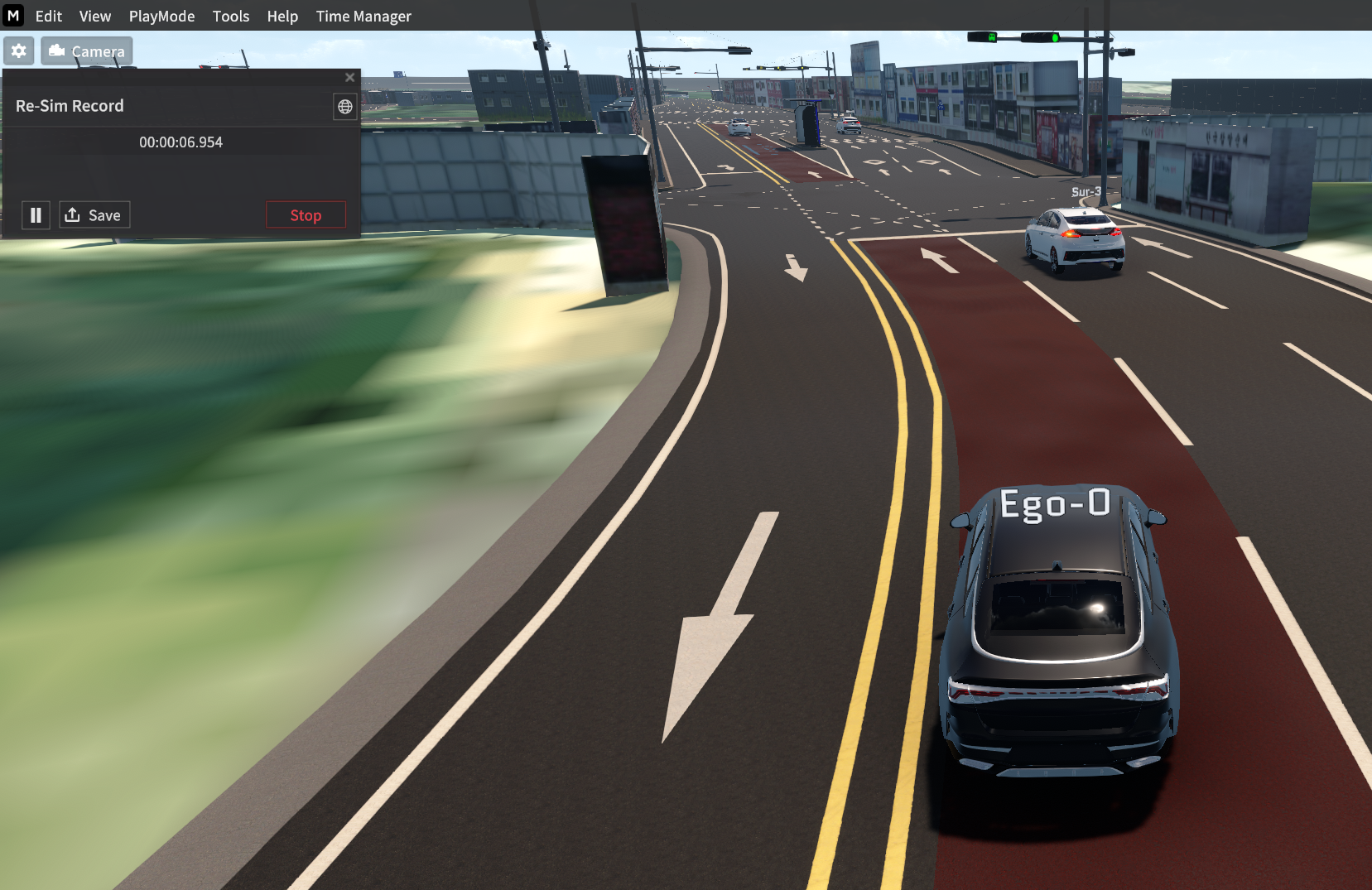Image resolution: width=1372 pixels, height=890 pixels.
Task: Open the Edit menu
Action: click(49, 17)
